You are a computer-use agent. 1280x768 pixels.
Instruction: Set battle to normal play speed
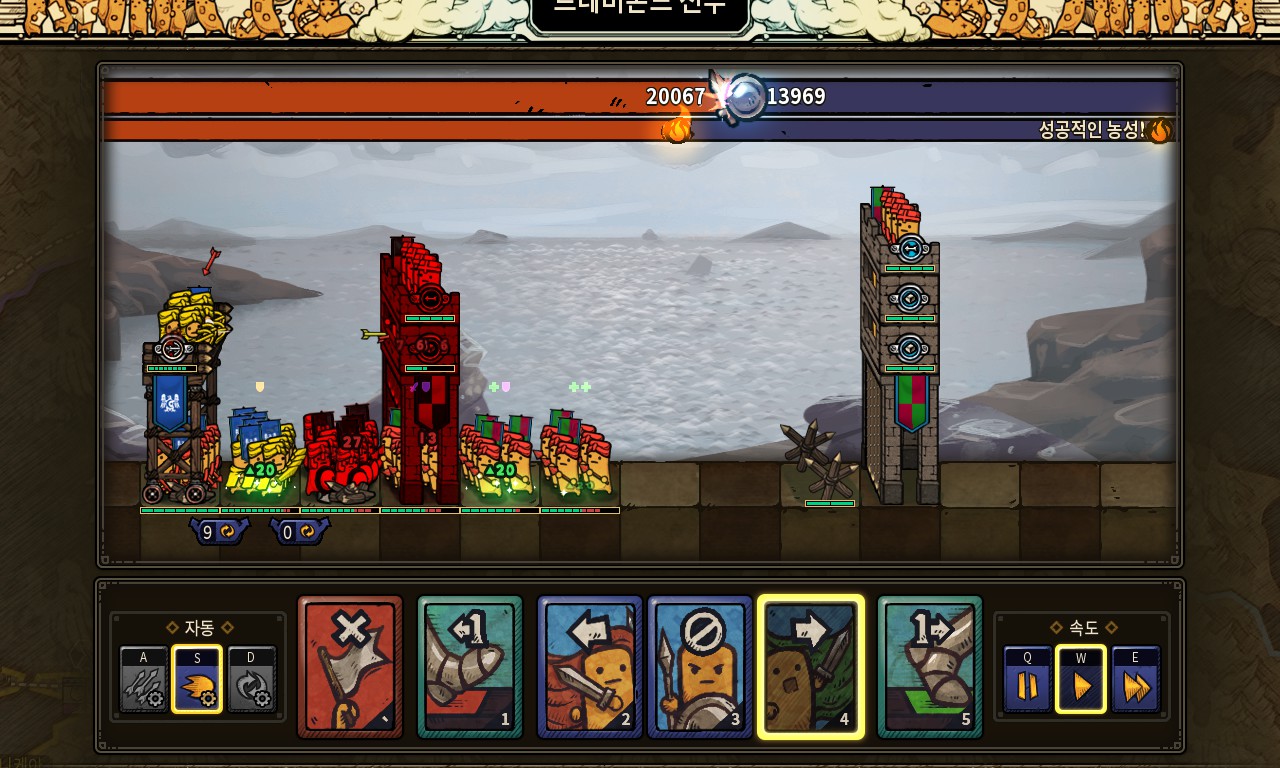point(1081,679)
